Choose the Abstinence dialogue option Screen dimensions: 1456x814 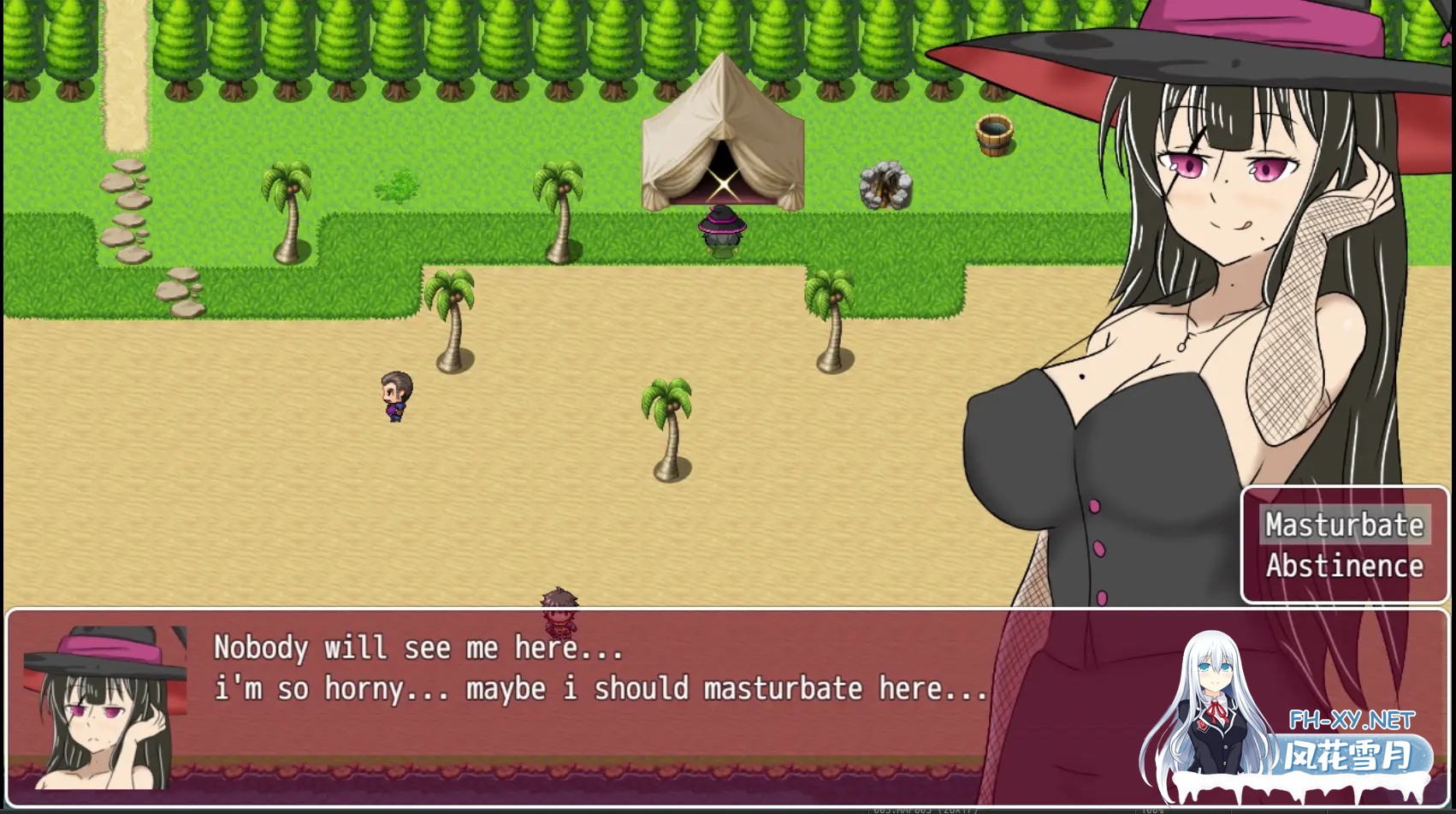point(1344,566)
